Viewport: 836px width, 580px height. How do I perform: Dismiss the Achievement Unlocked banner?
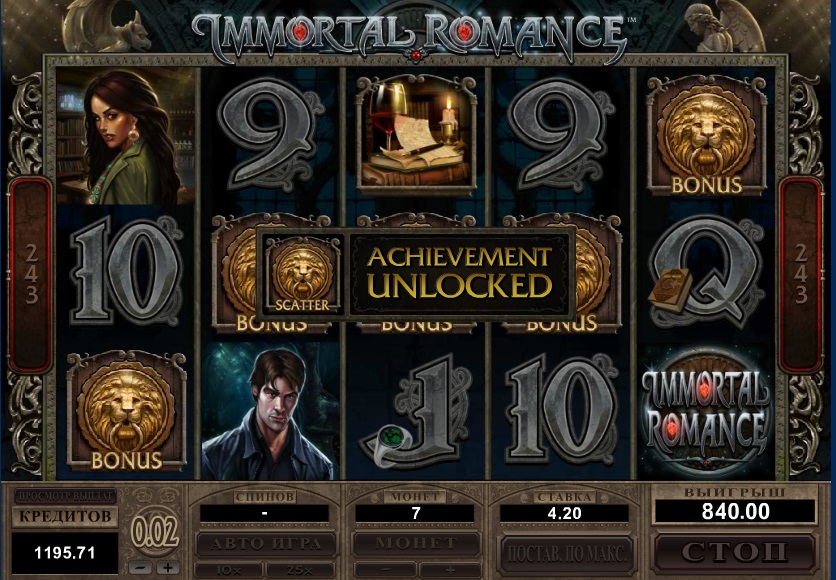pos(415,272)
